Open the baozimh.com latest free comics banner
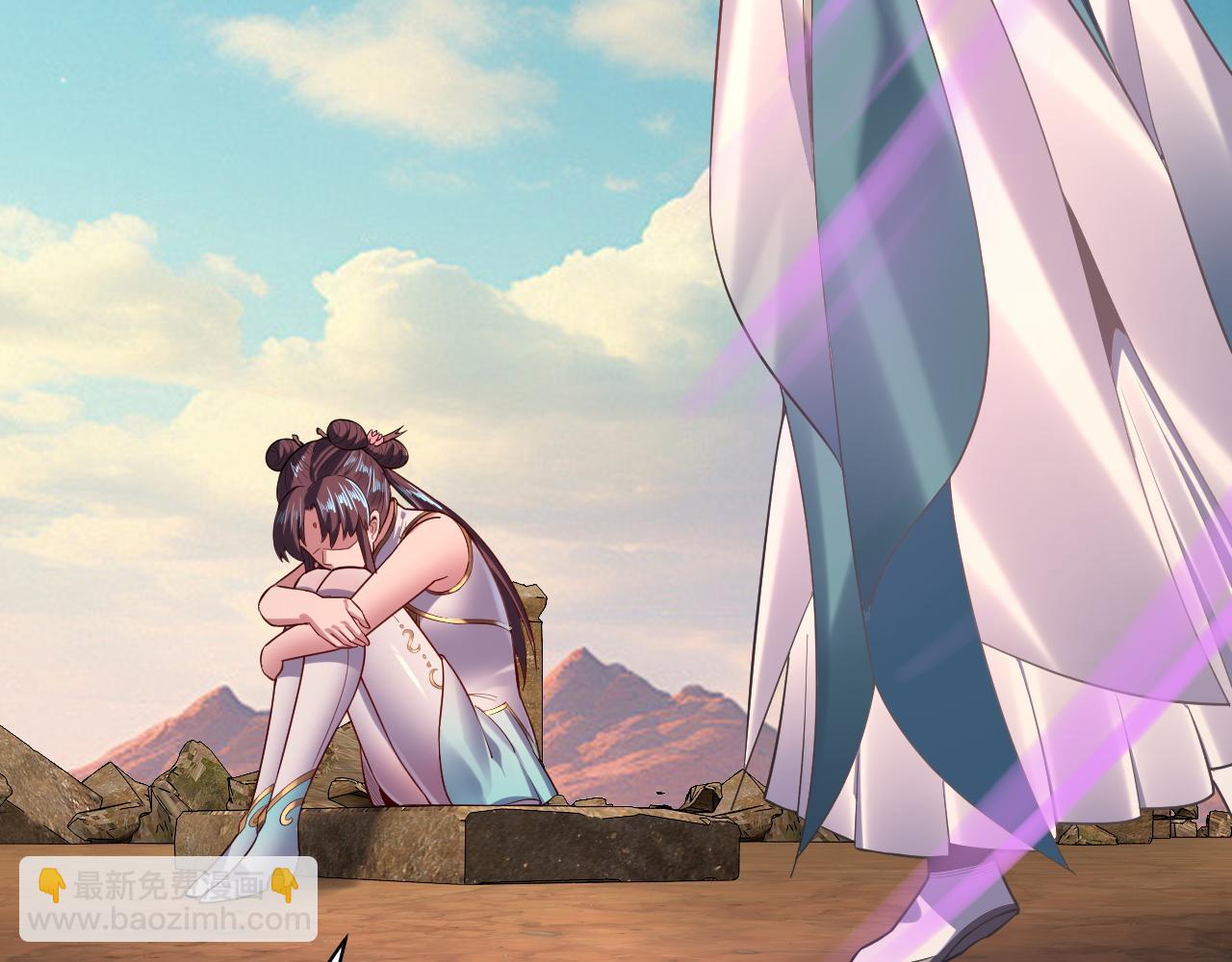Viewport: 1232px width, 962px height. [168, 899]
